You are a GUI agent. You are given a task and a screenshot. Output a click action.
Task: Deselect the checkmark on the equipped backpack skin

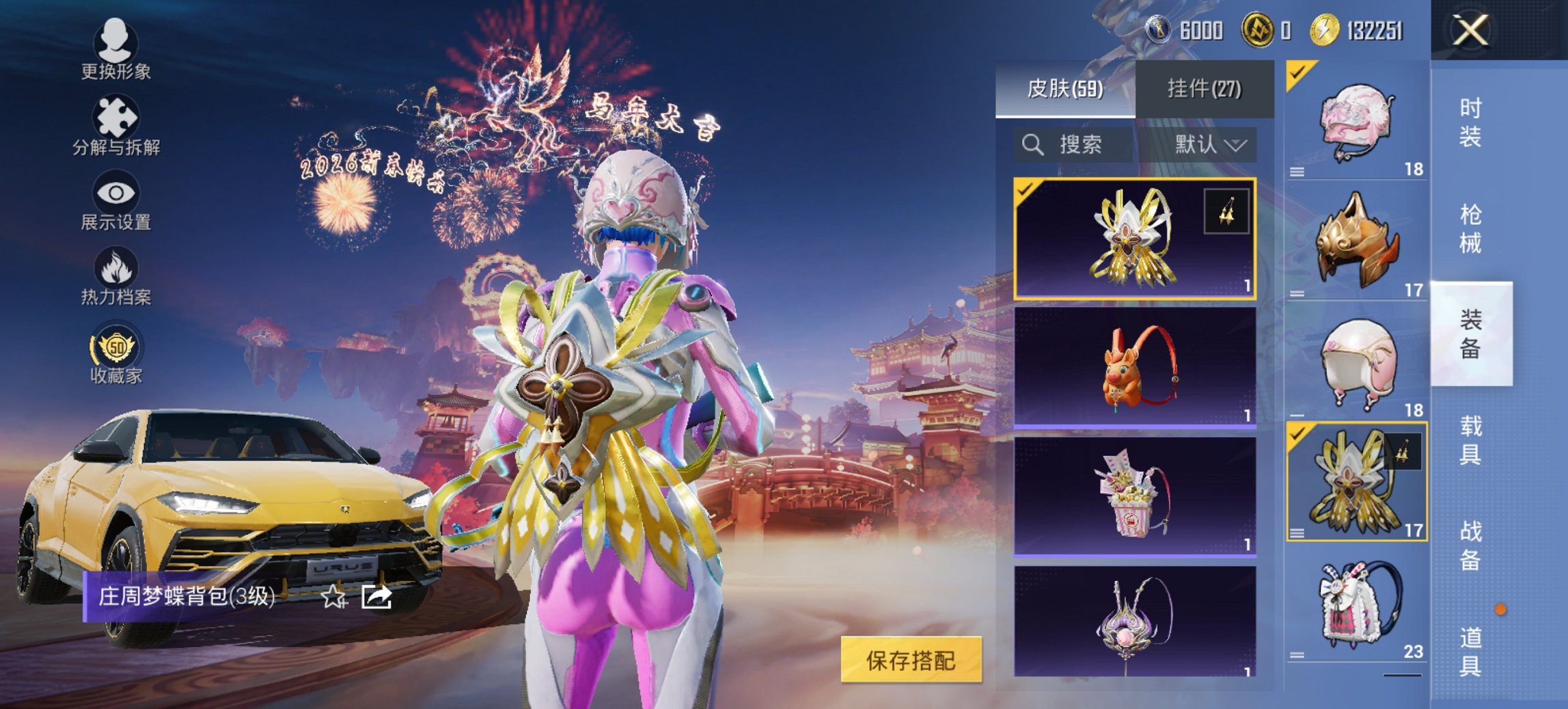click(x=1024, y=191)
